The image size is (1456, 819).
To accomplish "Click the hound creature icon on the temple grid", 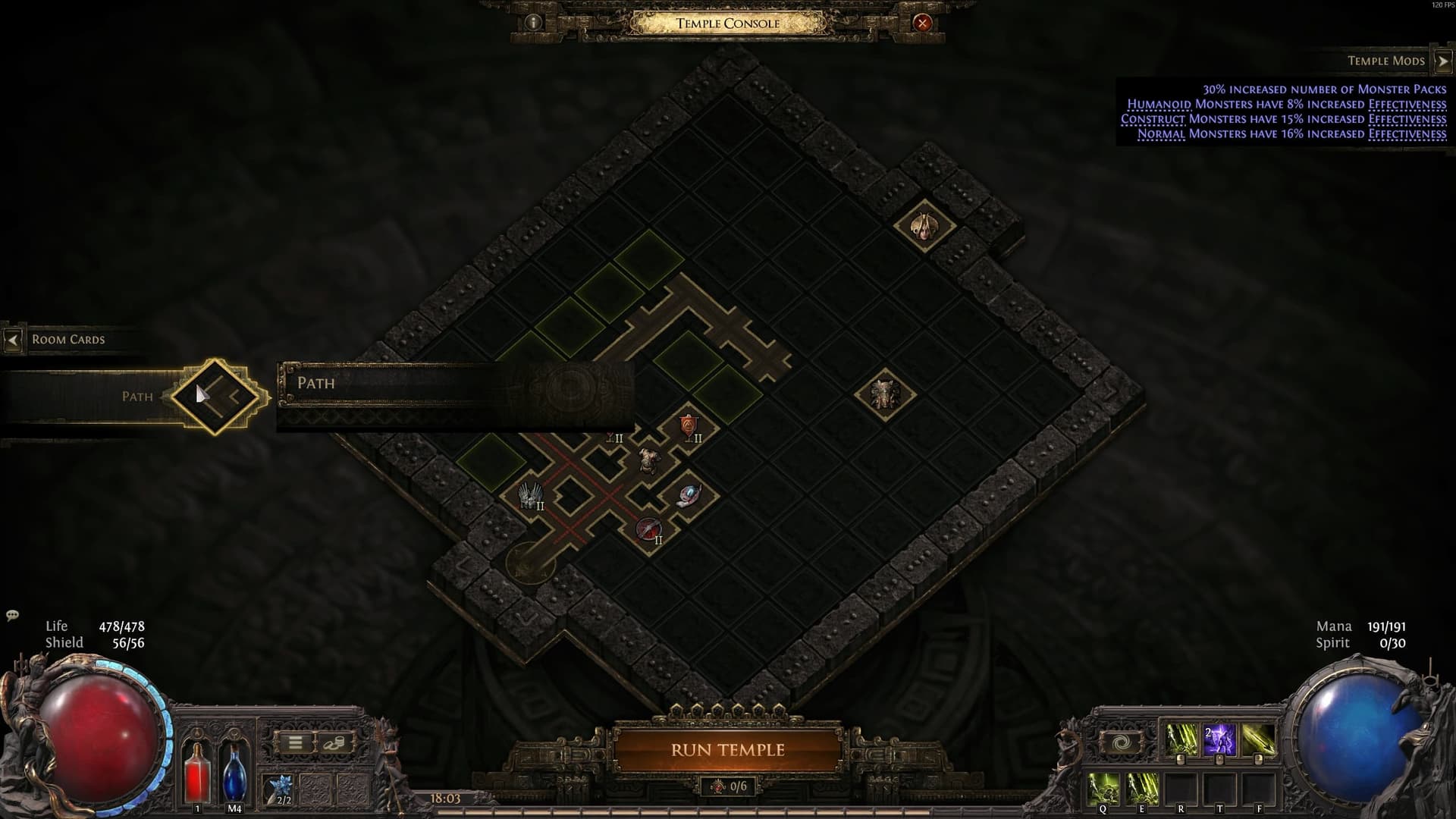I will click(649, 460).
